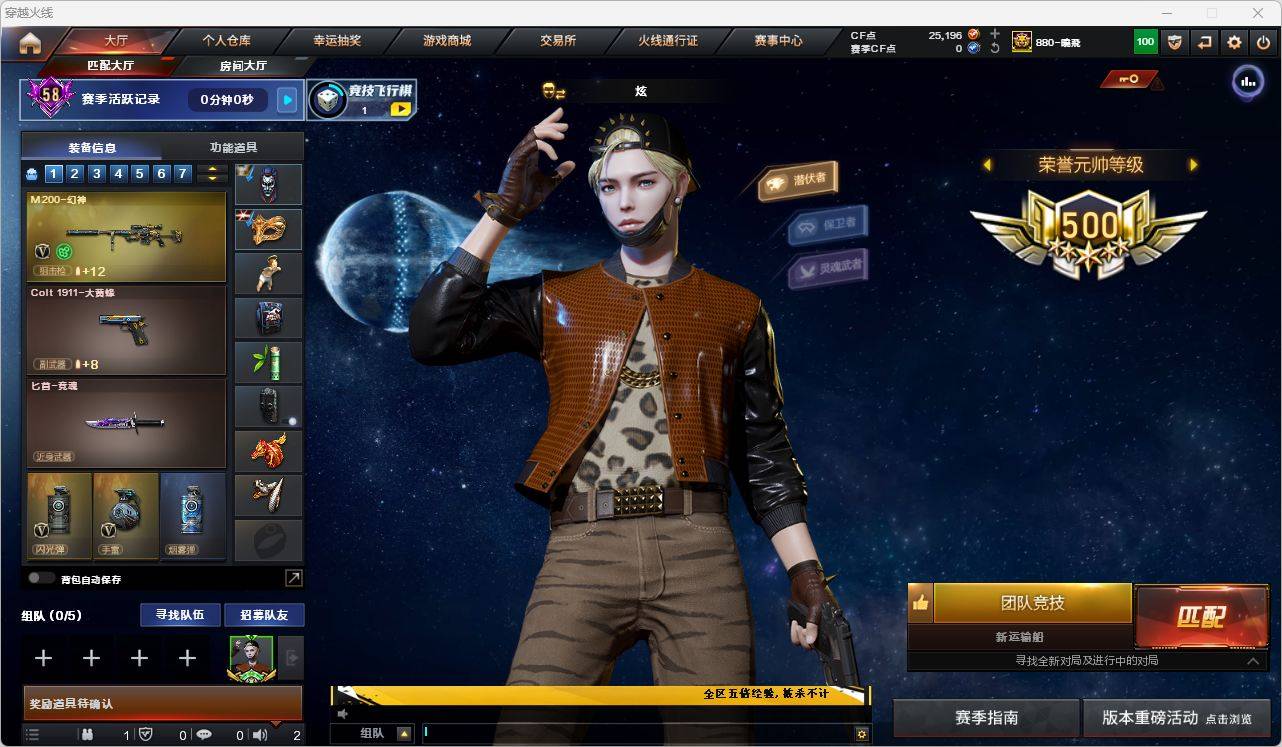Close the game window
1282x747 pixels.
1258,13
